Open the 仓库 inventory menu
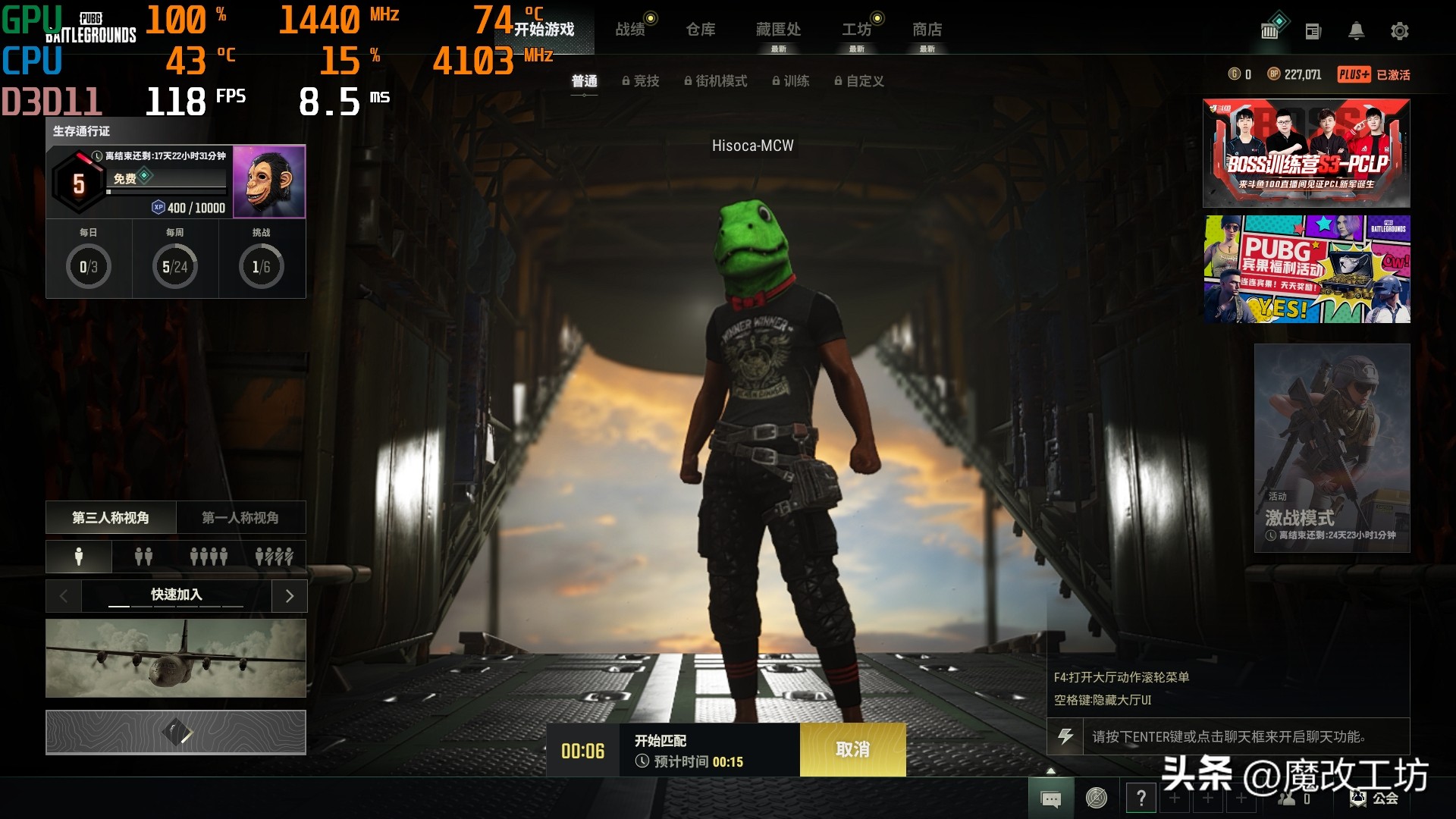Viewport: 1456px width, 819px height. pos(700,30)
